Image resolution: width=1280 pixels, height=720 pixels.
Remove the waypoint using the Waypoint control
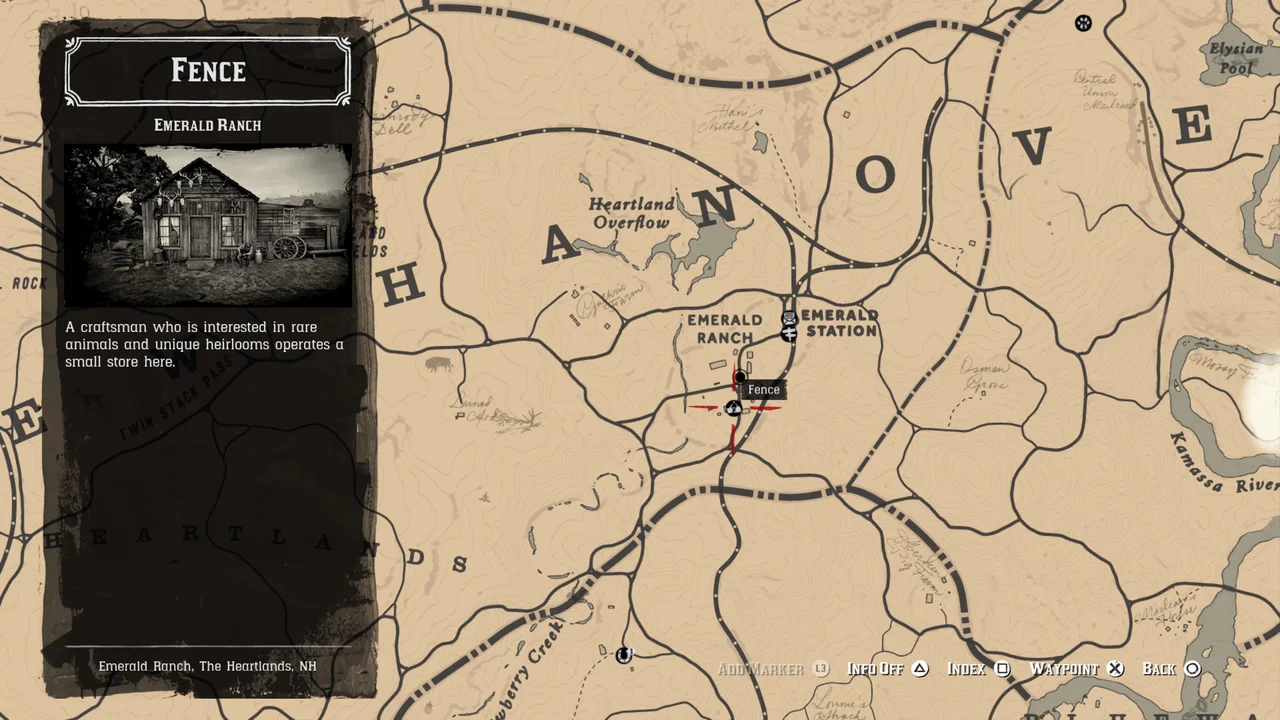(1064, 668)
